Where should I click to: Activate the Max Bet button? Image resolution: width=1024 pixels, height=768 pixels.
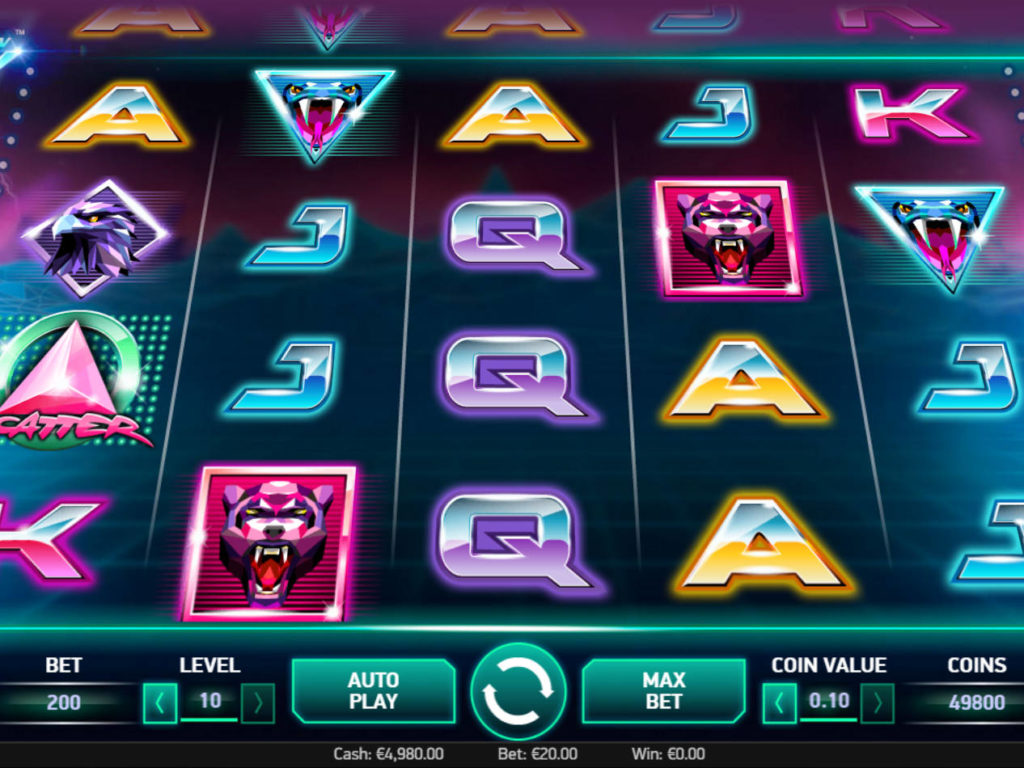[664, 691]
